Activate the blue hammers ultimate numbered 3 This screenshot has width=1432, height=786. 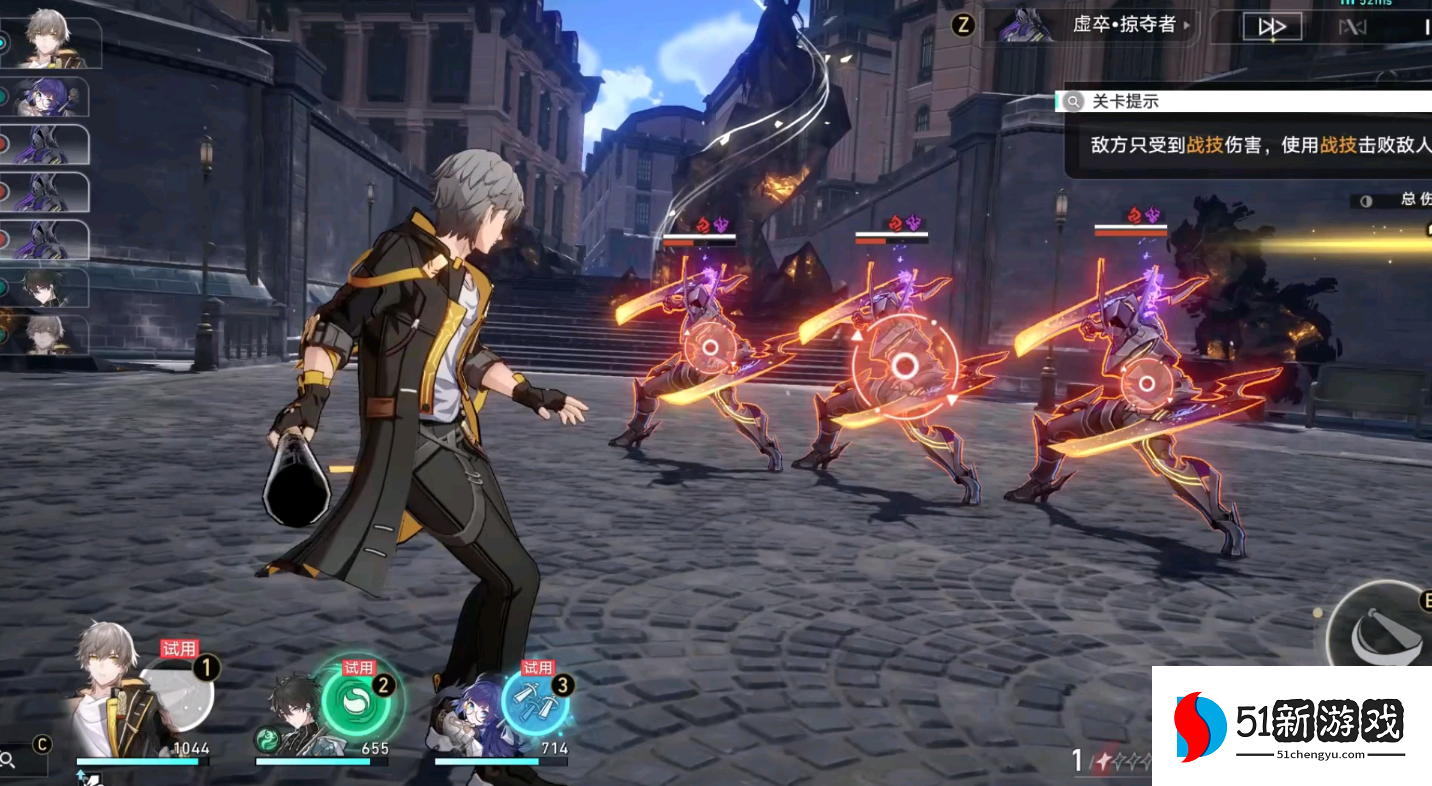[x=535, y=699]
